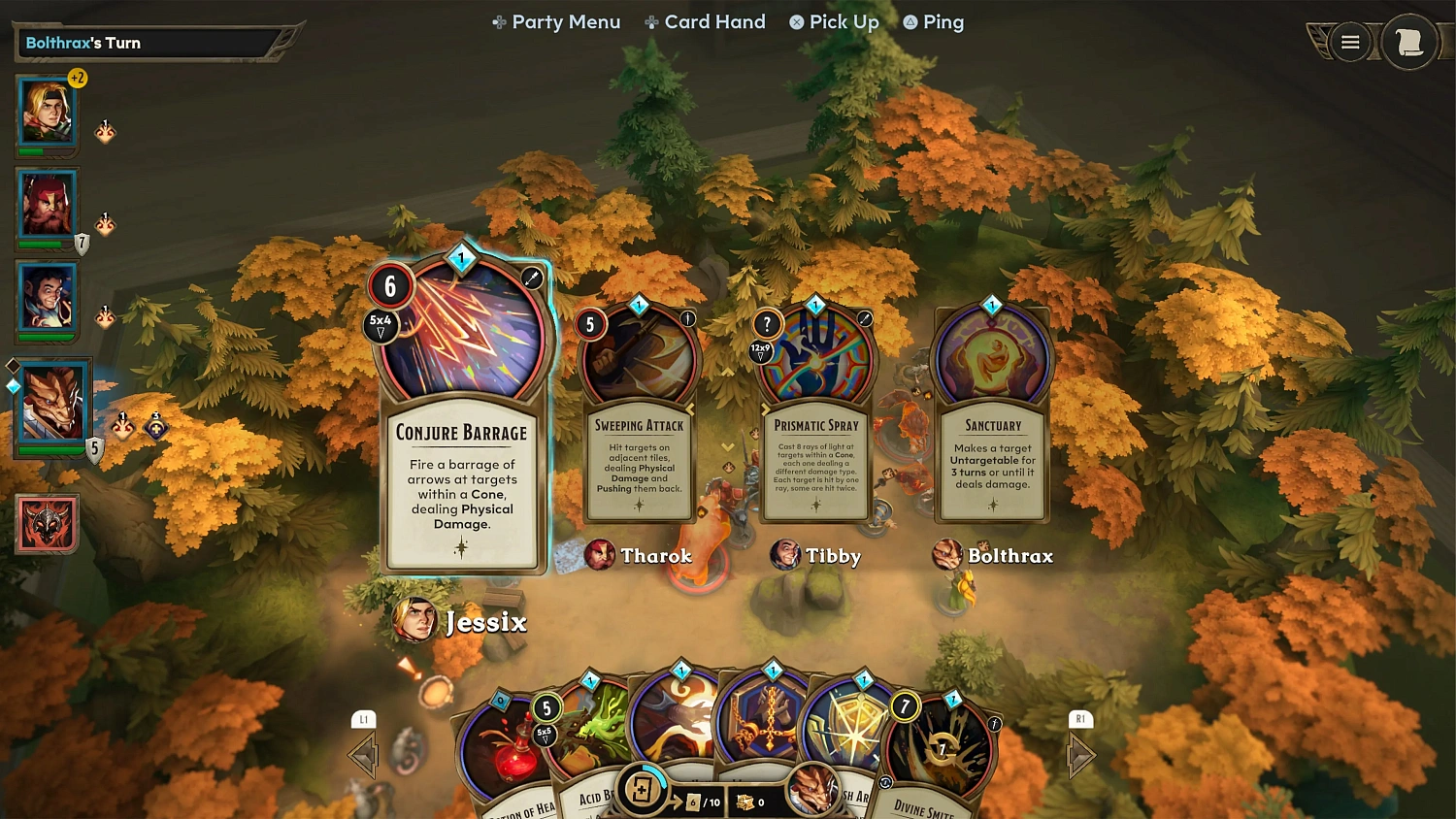Click the dragonborn hero portrait at bottom center
Screen dimensions: 1456x819
pos(811,791)
